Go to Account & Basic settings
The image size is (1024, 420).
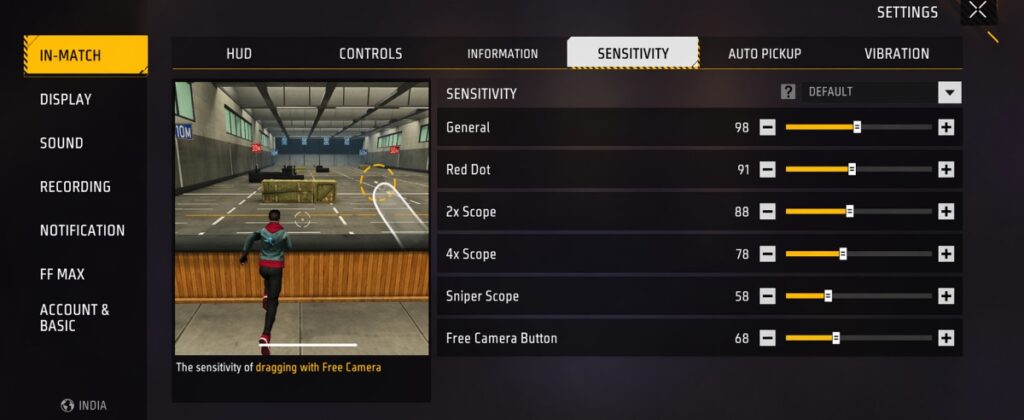[75, 318]
